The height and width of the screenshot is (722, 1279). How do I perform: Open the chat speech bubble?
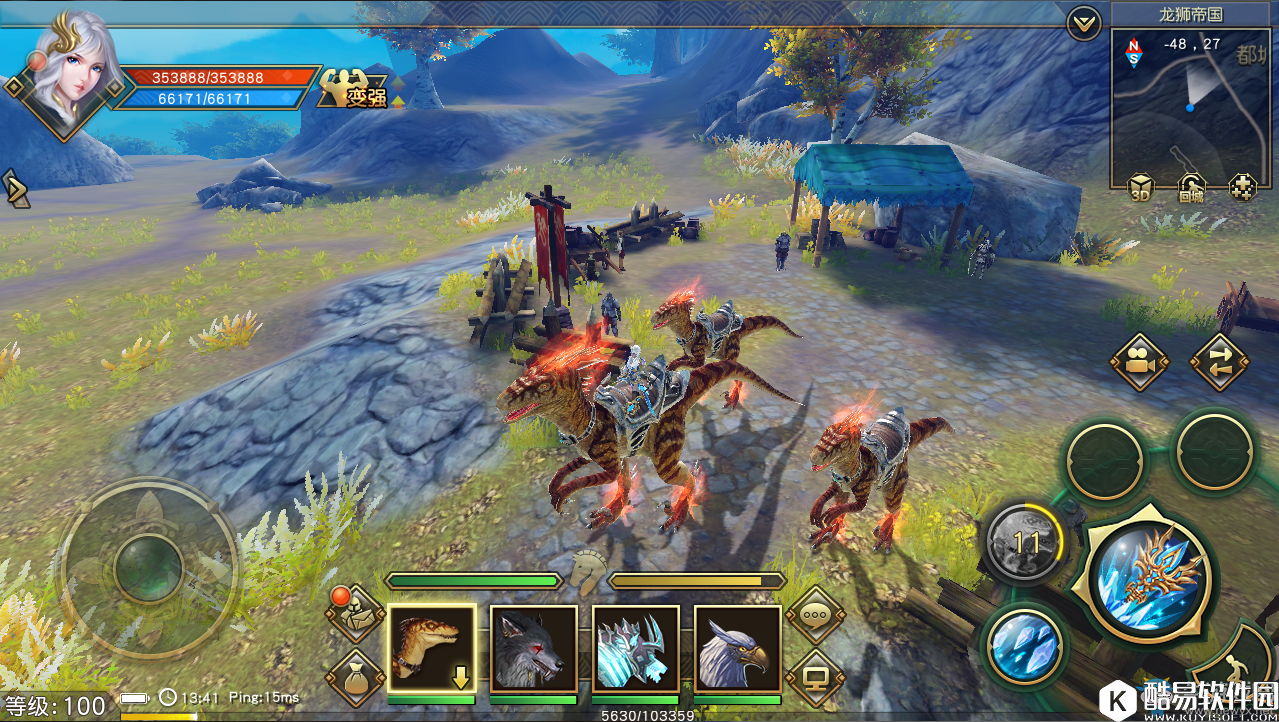(x=815, y=616)
